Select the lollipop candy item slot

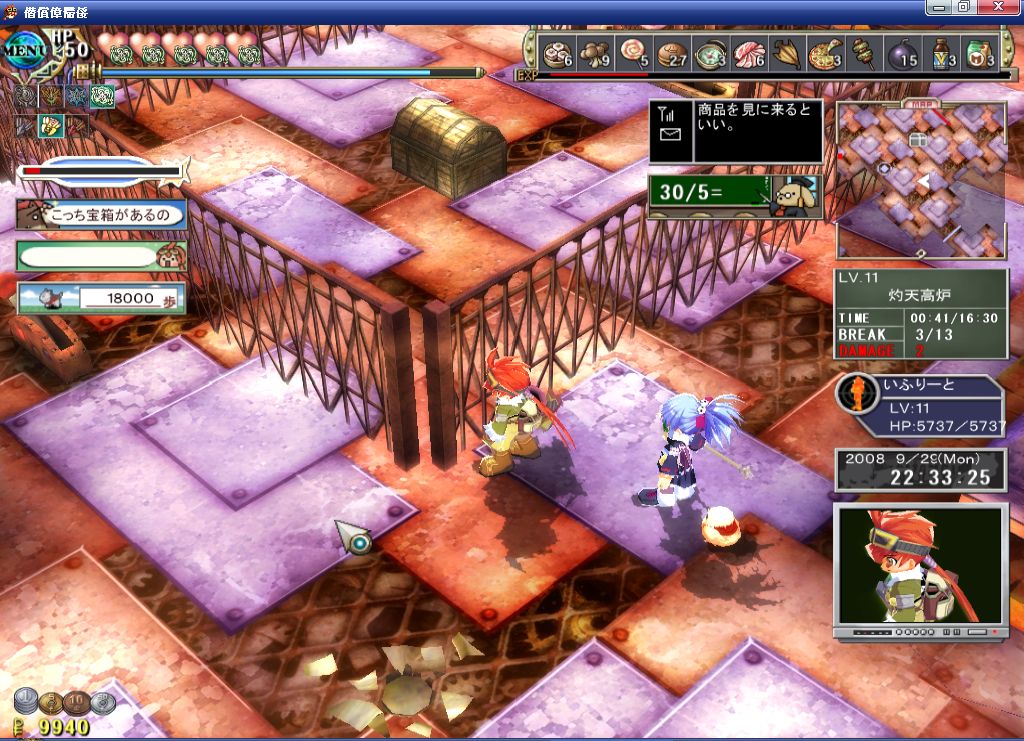click(634, 52)
